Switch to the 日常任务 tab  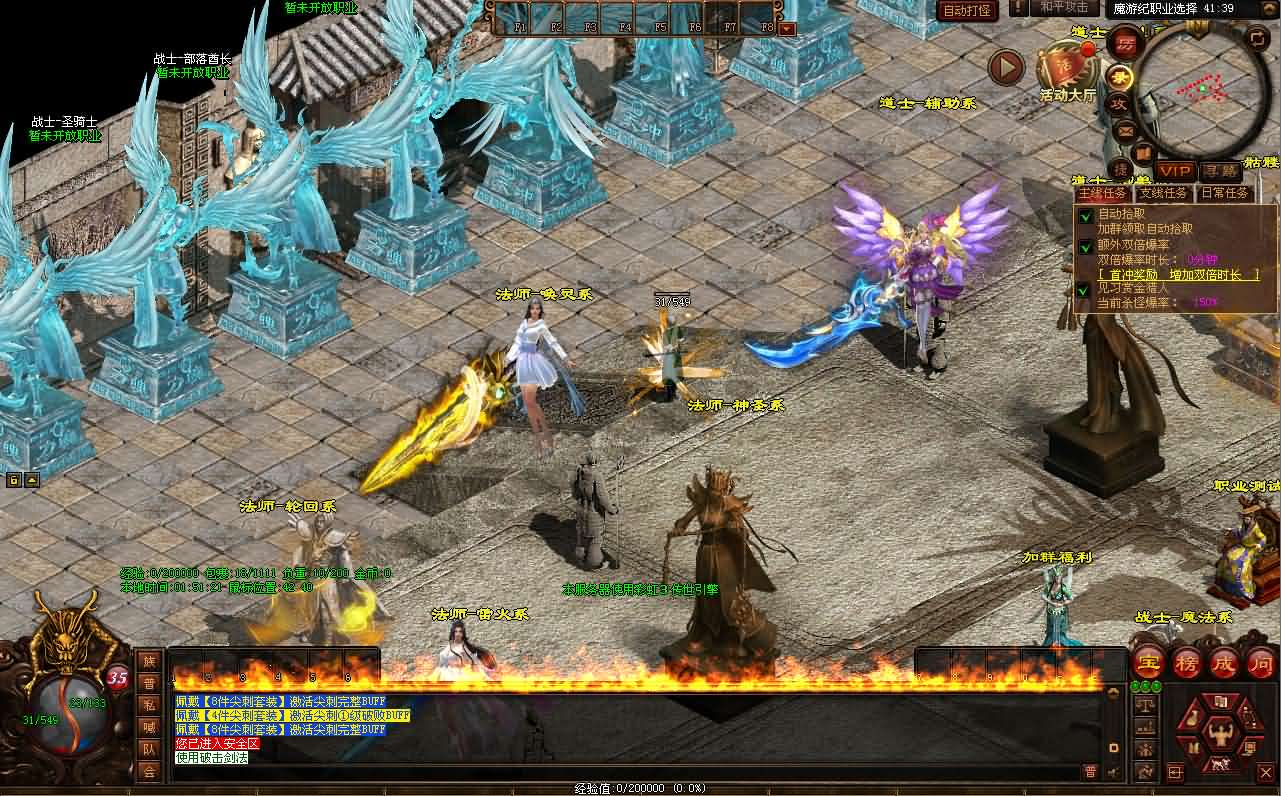1225,193
